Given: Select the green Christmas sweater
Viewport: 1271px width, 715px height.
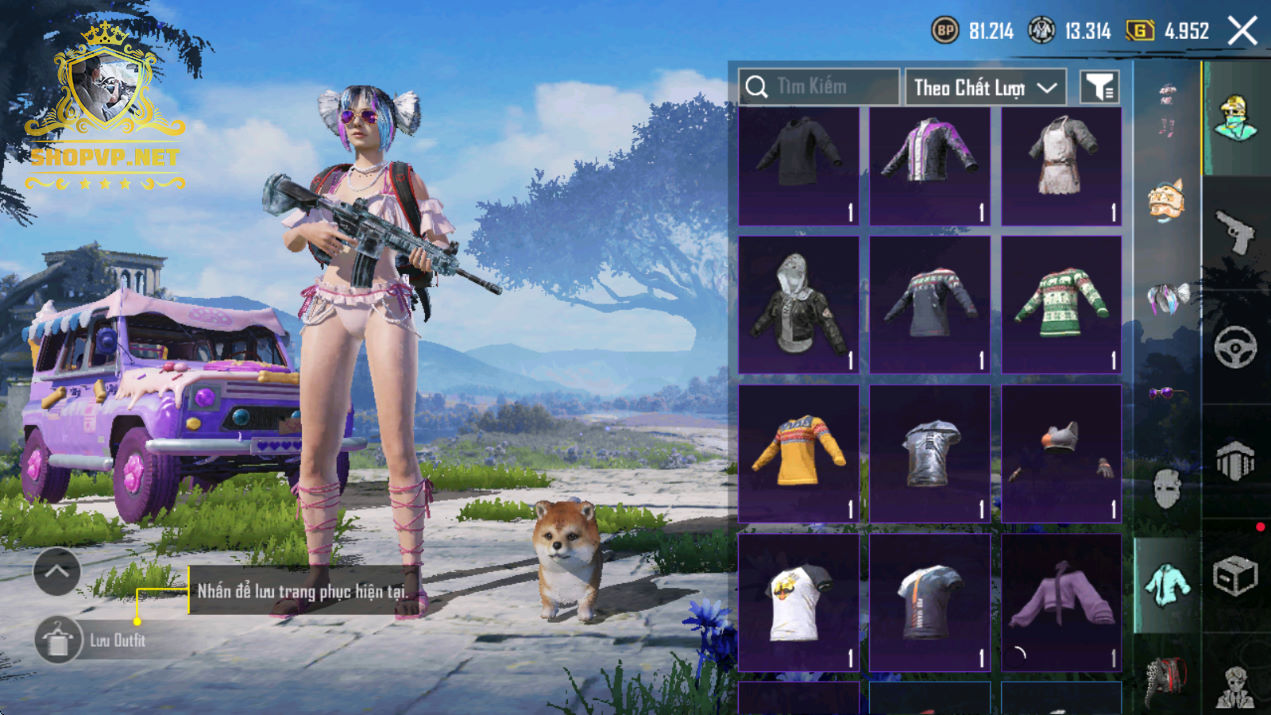Looking at the screenshot, I should click(1061, 304).
